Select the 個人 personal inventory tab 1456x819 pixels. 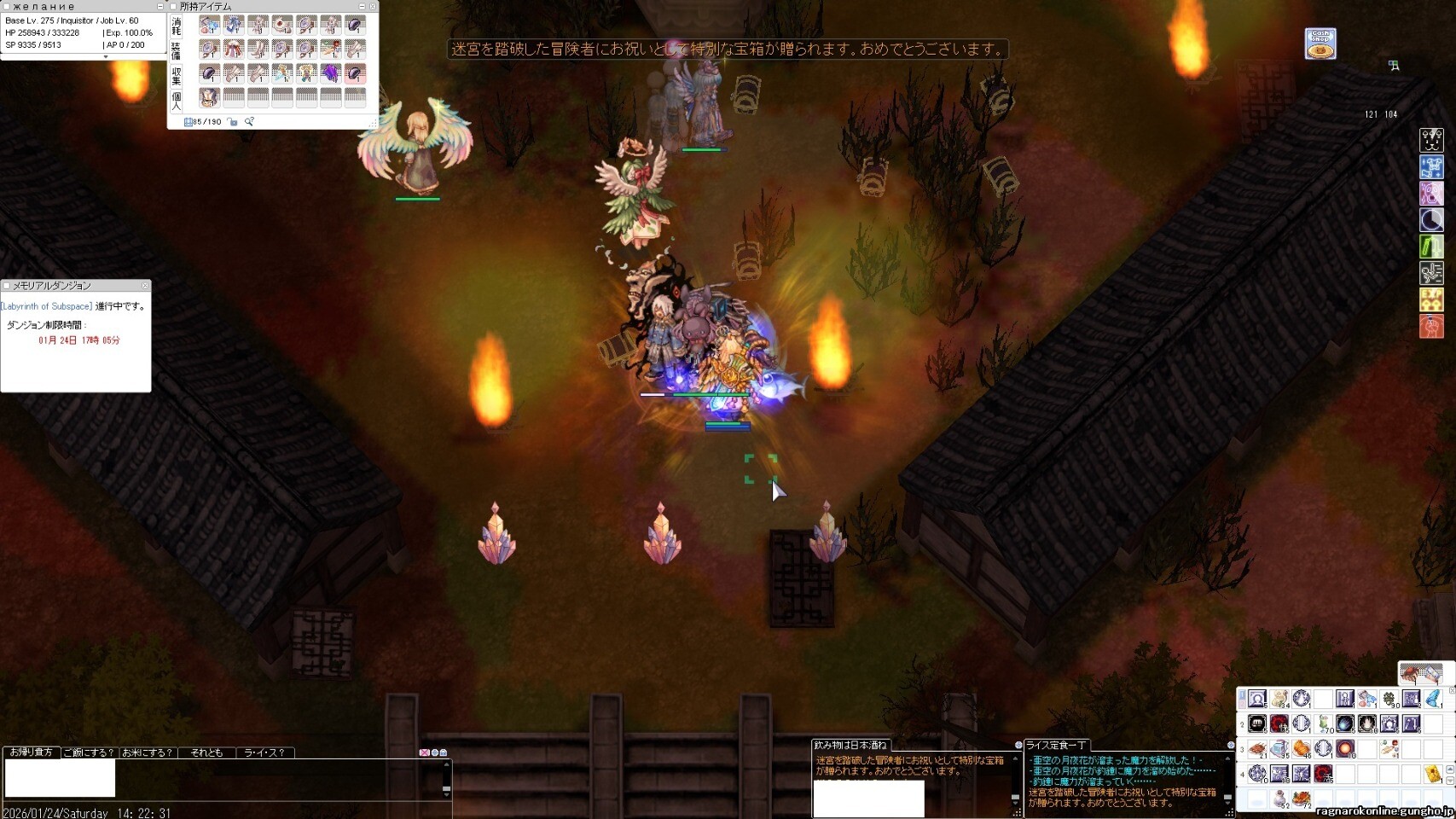[x=177, y=101]
